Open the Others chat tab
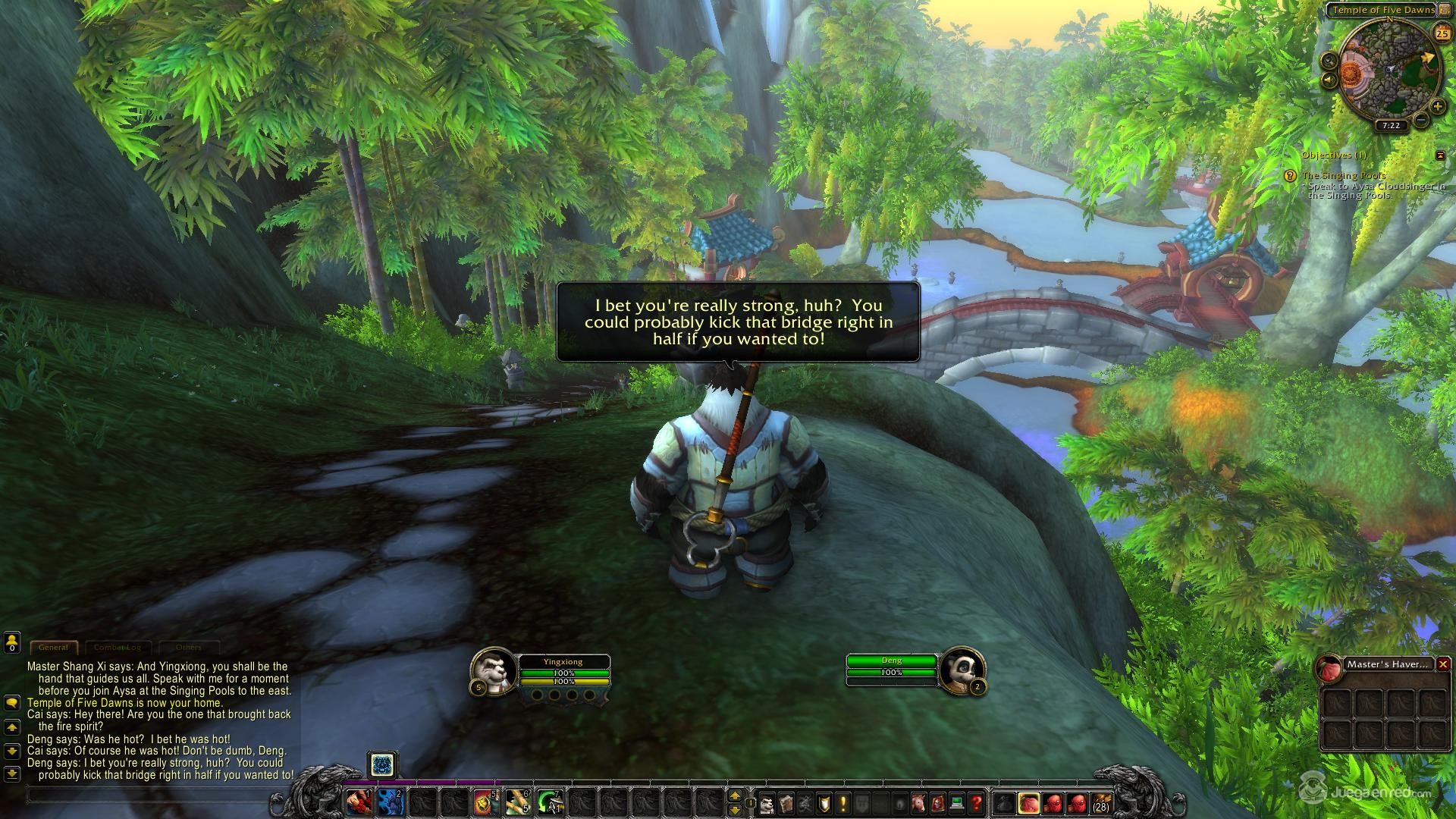The width and height of the screenshot is (1456, 819). tap(189, 648)
